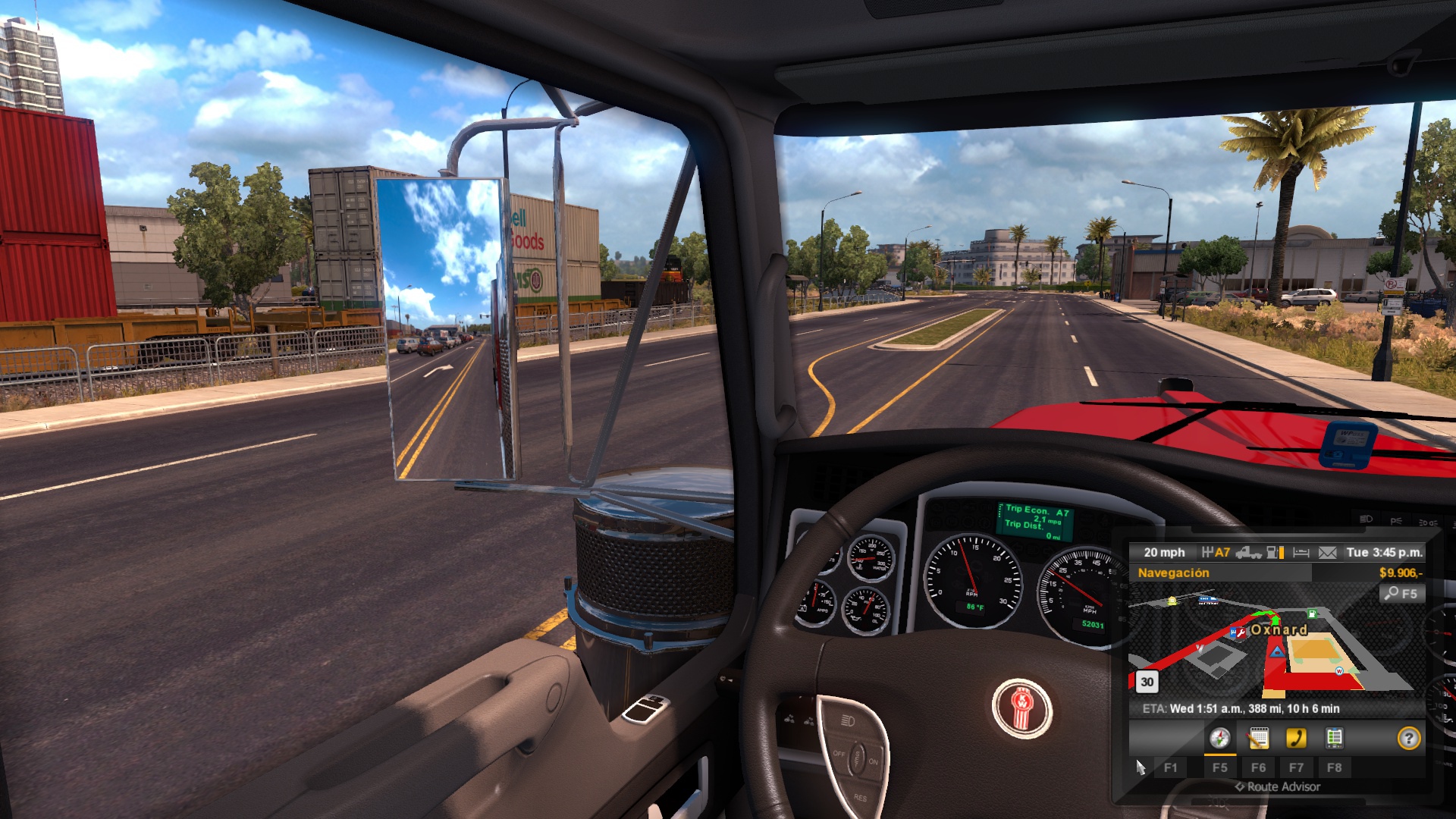Image resolution: width=1456 pixels, height=819 pixels.
Task: Show the truck info tablet tab
Action: 1334,738
